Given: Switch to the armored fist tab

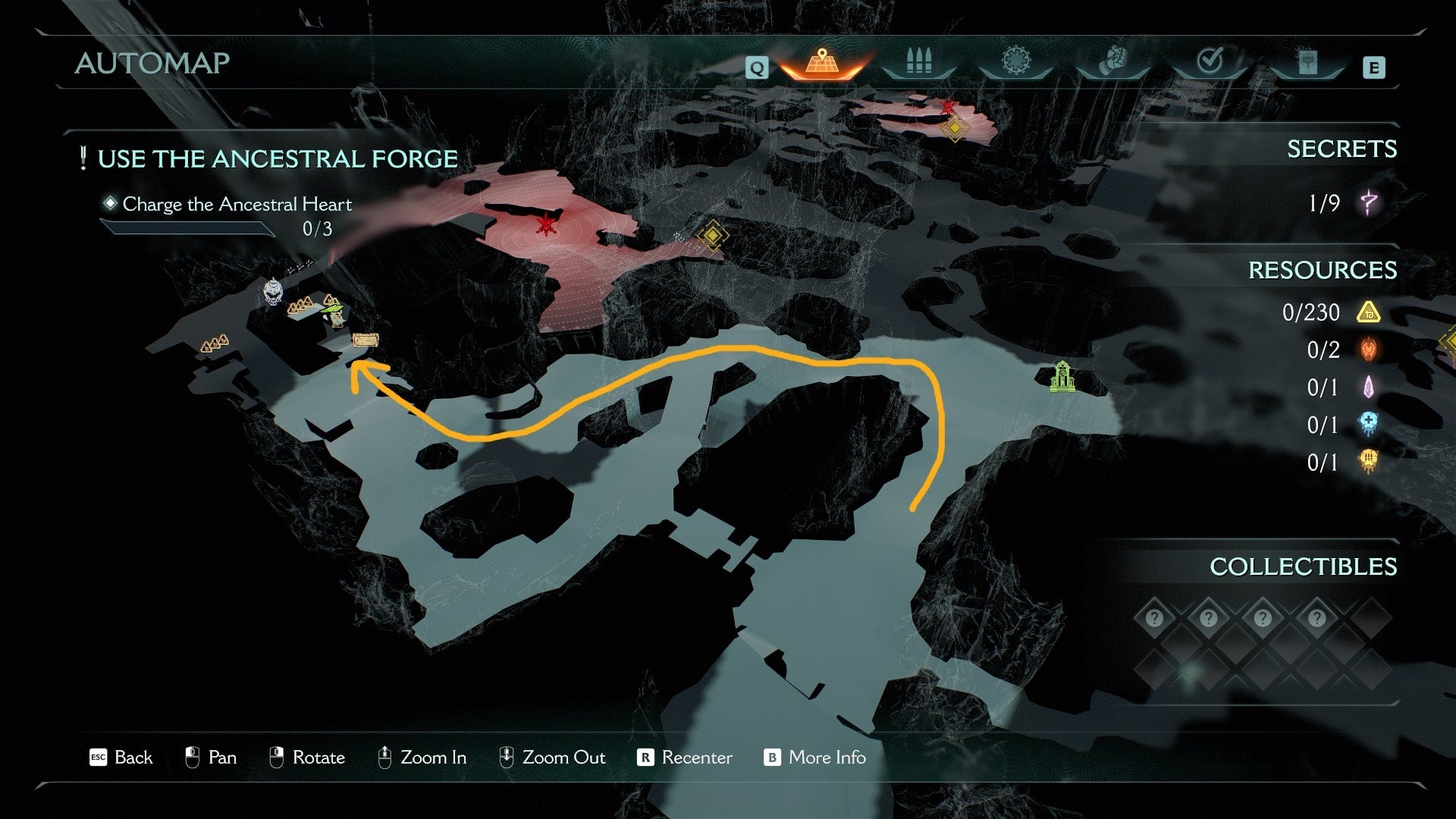Looking at the screenshot, I should click(x=1112, y=62).
